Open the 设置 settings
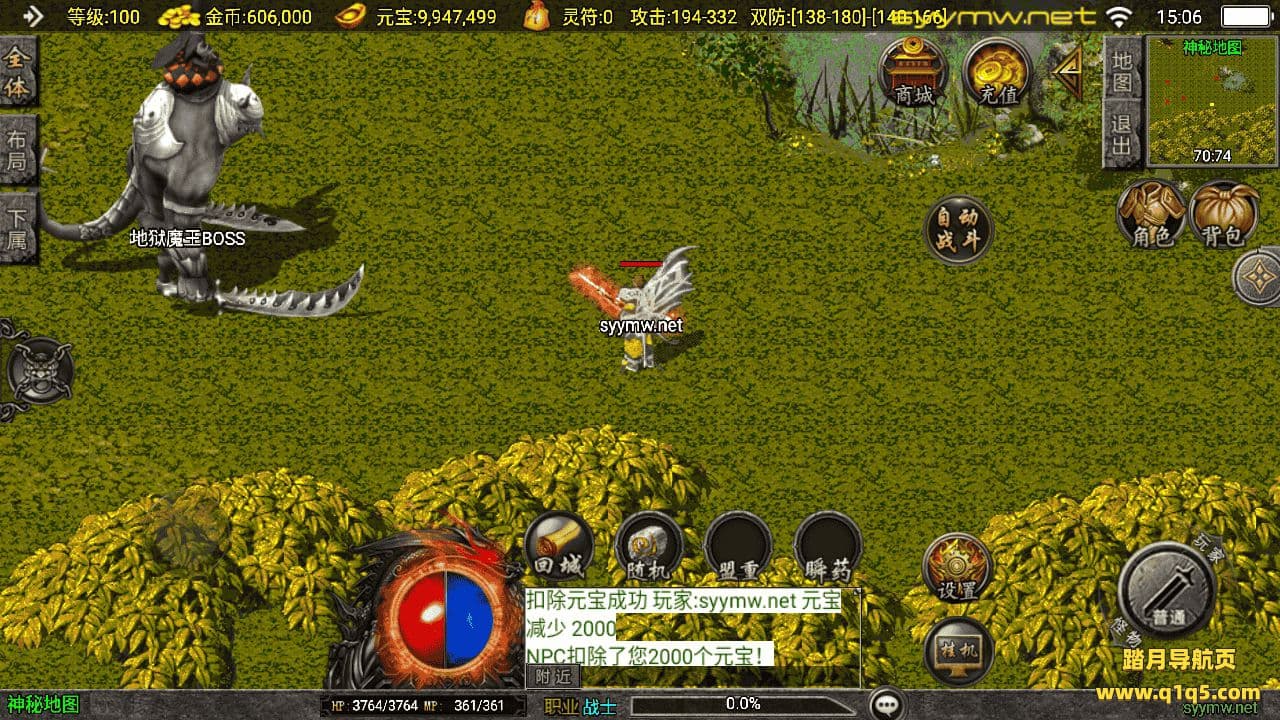The image size is (1280, 720). [x=957, y=567]
